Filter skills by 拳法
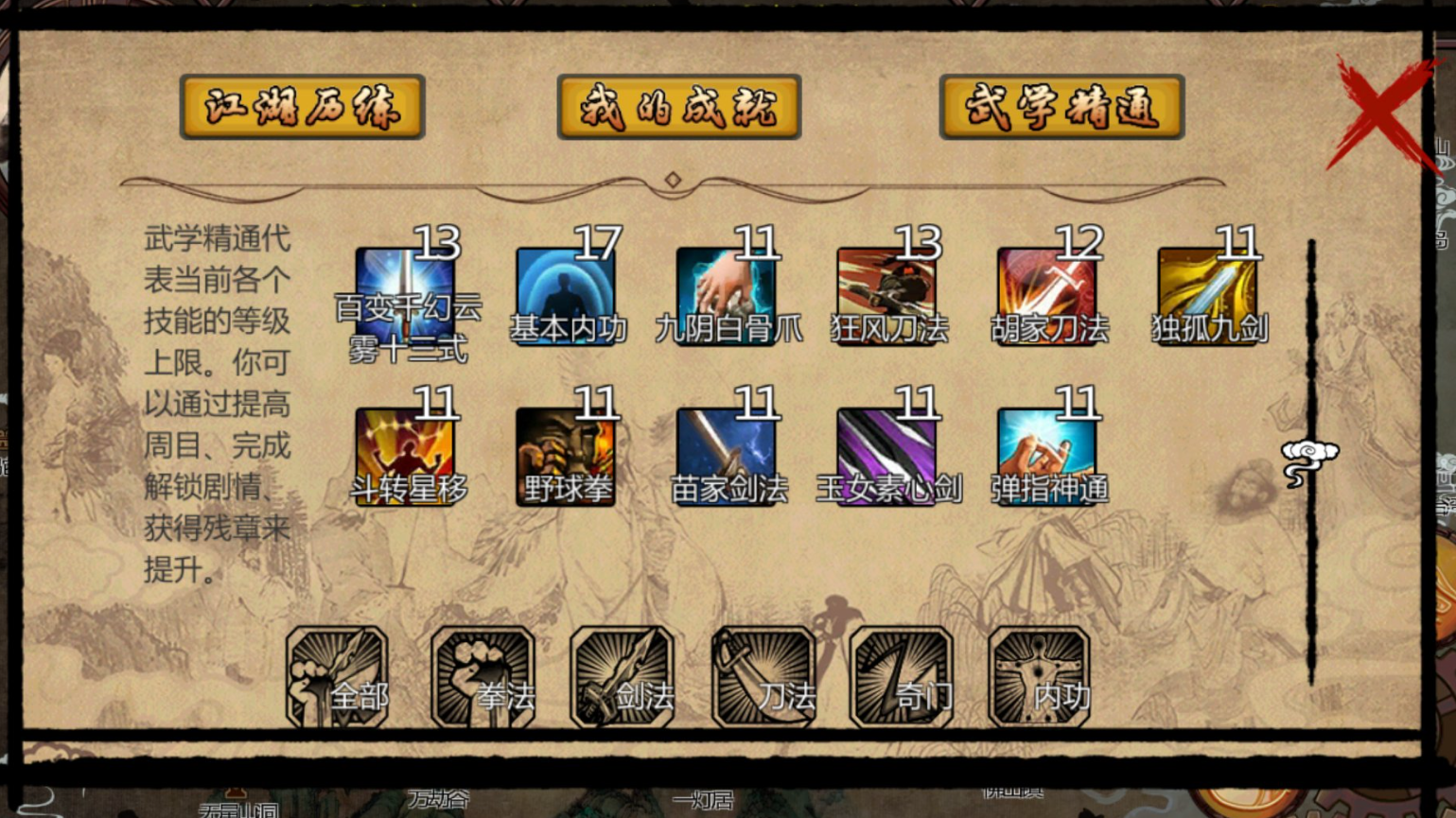Screen dimensions: 1456x818 (x=482, y=677)
